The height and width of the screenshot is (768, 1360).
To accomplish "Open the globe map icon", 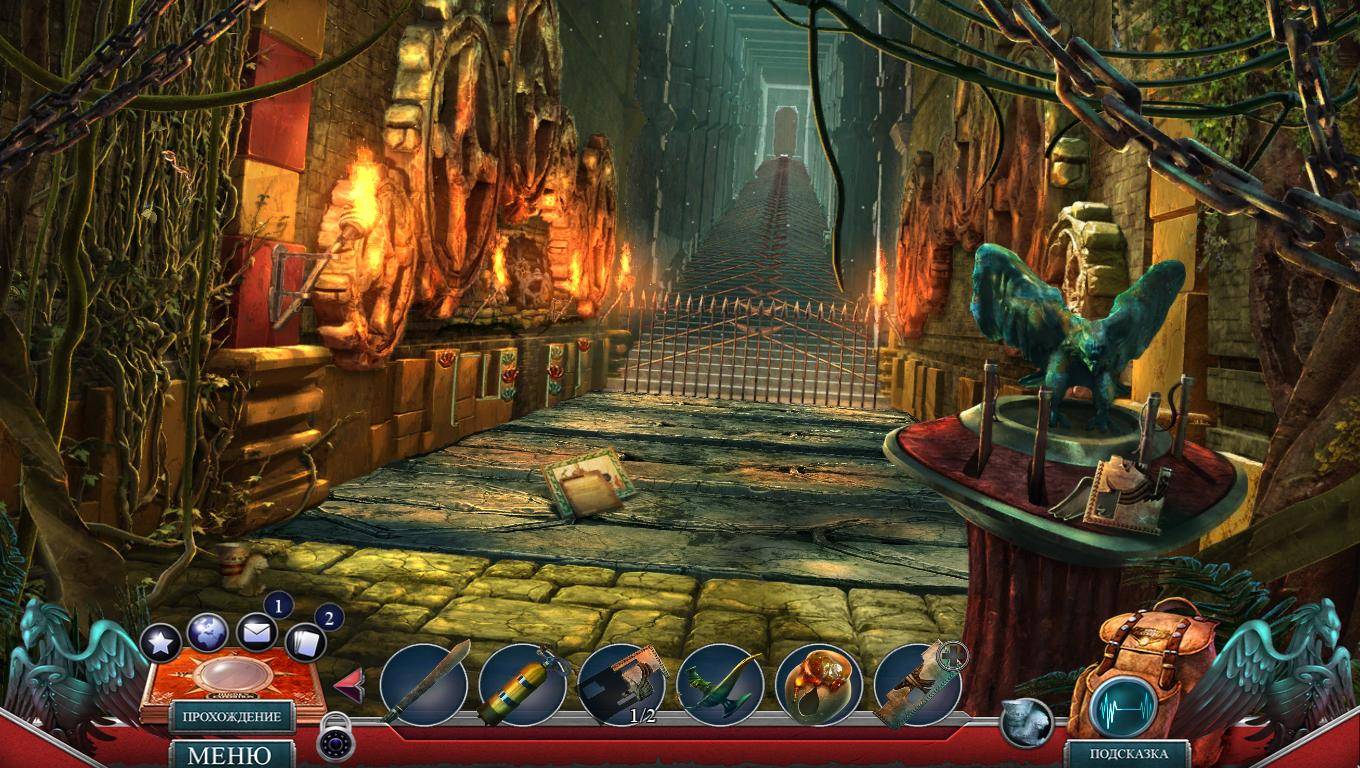I will [207, 632].
